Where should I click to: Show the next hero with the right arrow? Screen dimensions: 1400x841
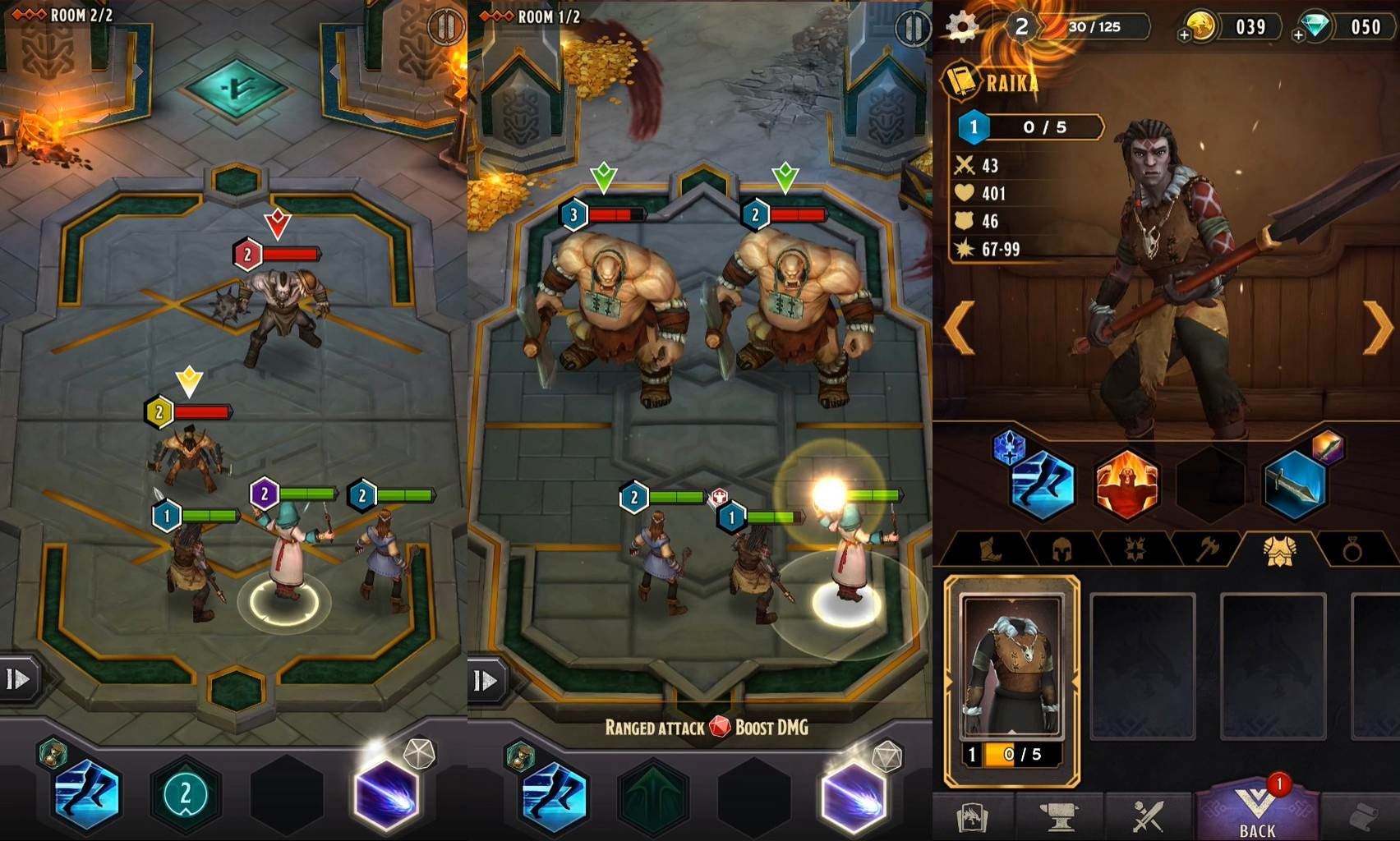click(1379, 328)
